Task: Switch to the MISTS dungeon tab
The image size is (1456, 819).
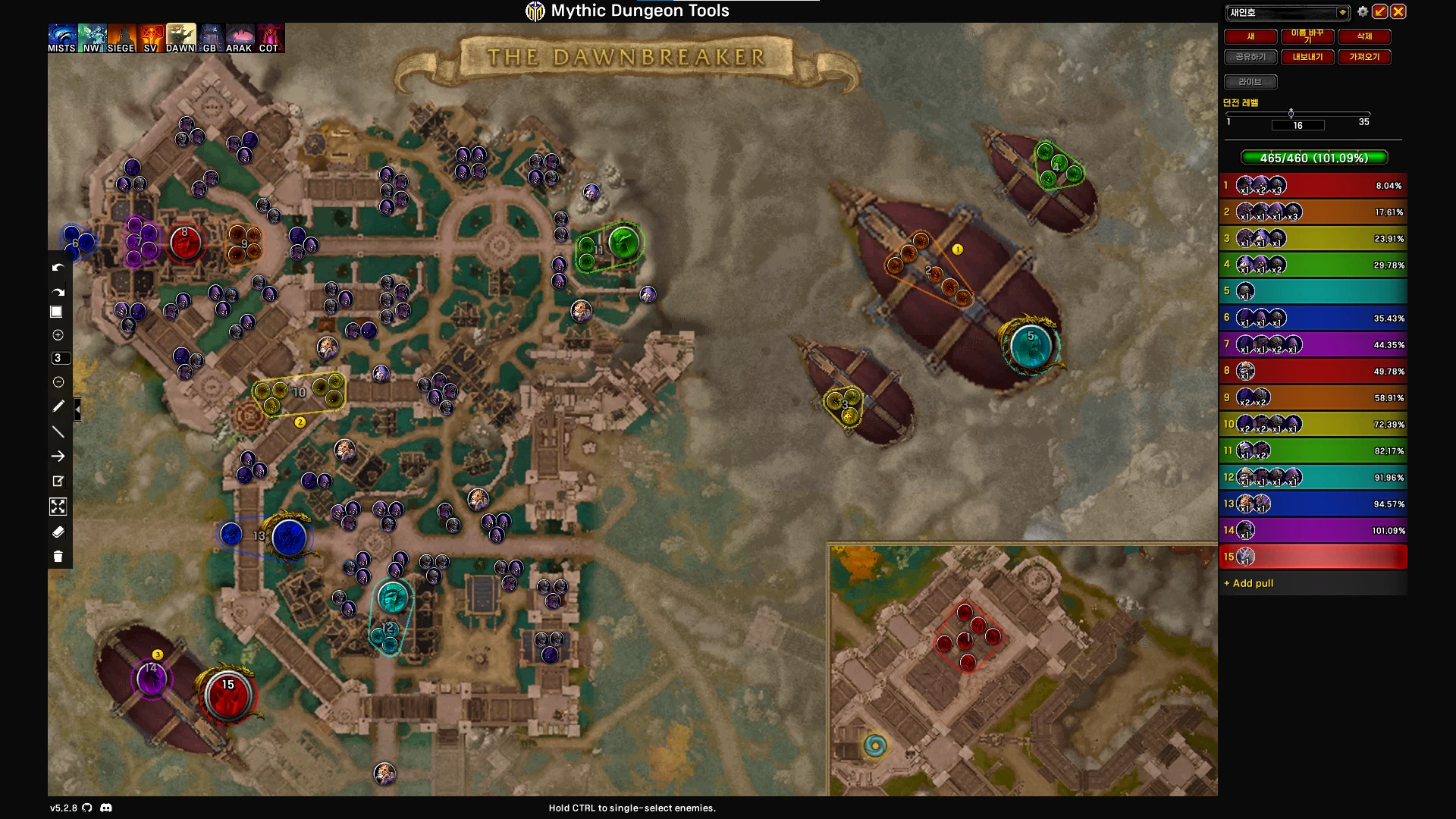Action: point(61,38)
